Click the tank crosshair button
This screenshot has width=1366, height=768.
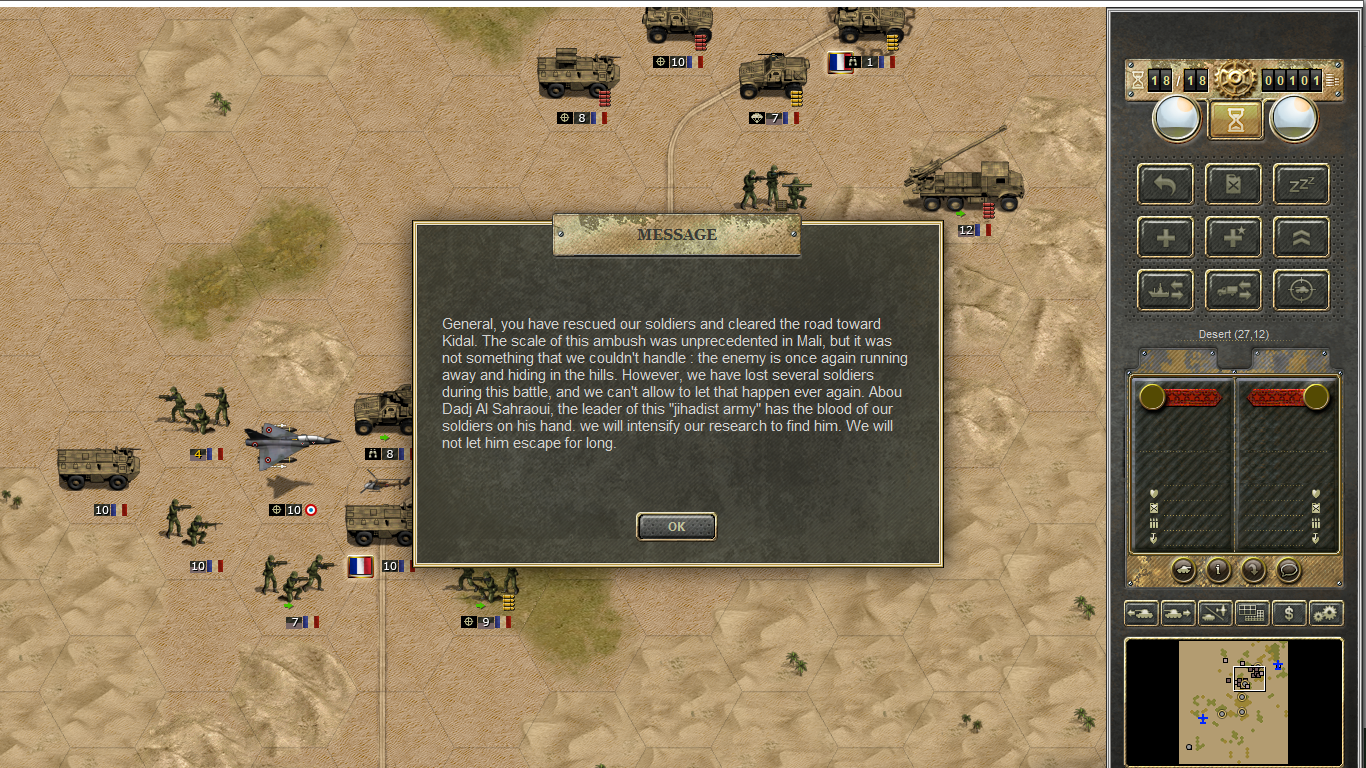(1301, 290)
